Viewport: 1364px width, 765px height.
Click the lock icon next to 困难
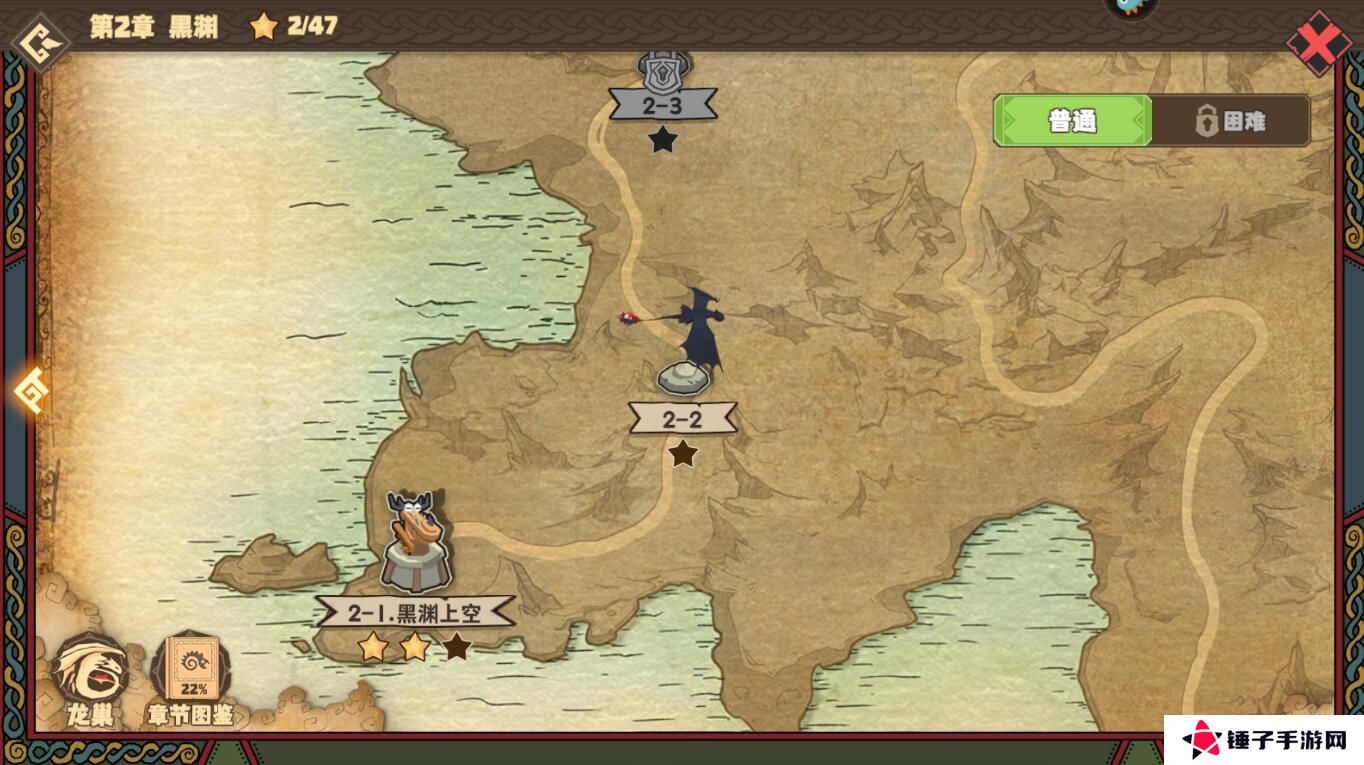(1209, 120)
